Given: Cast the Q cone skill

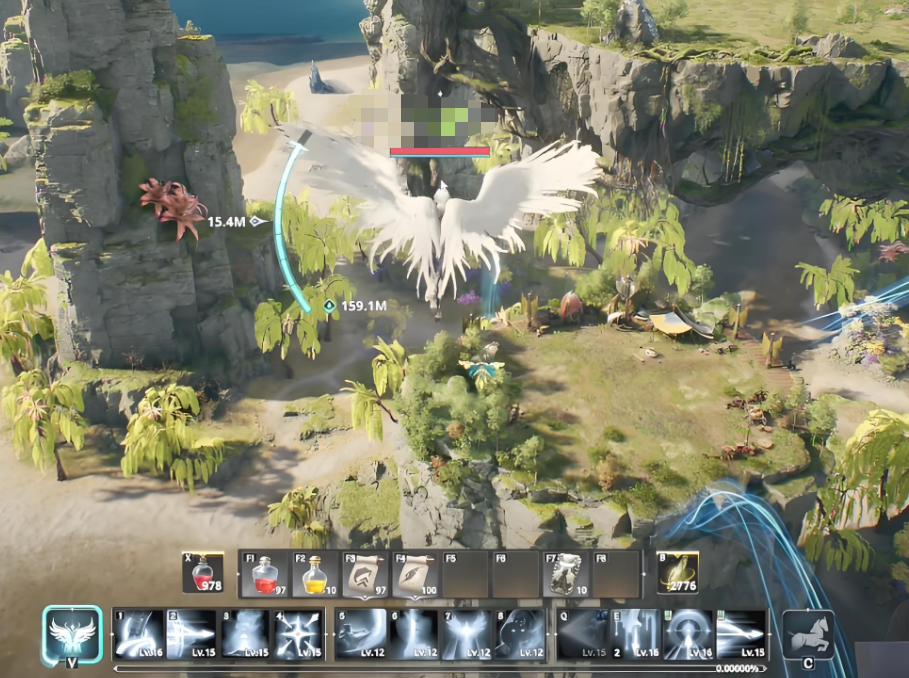Looking at the screenshot, I should (583, 634).
